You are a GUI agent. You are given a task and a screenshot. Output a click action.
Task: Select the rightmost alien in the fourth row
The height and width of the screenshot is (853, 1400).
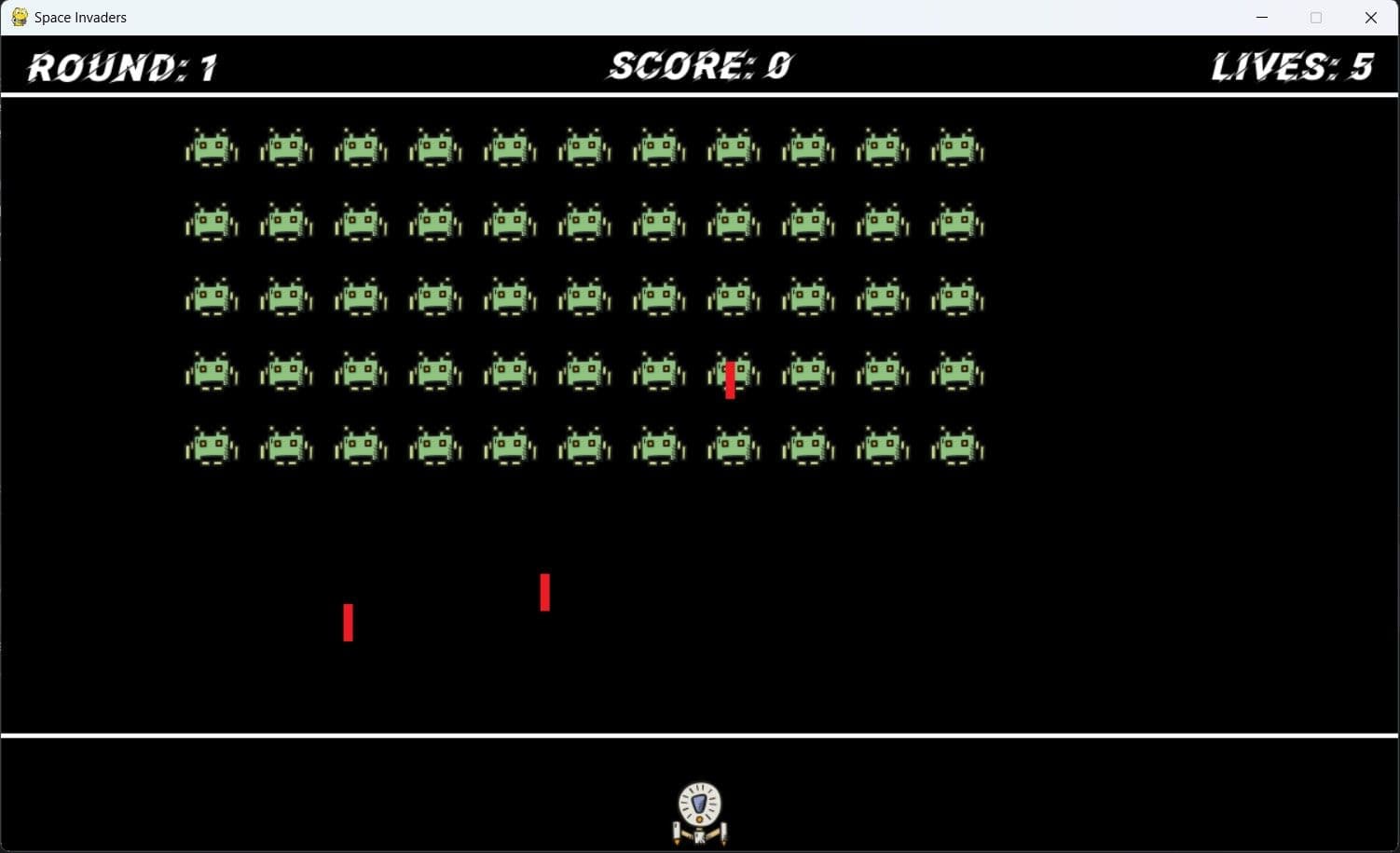coord(956,371)
